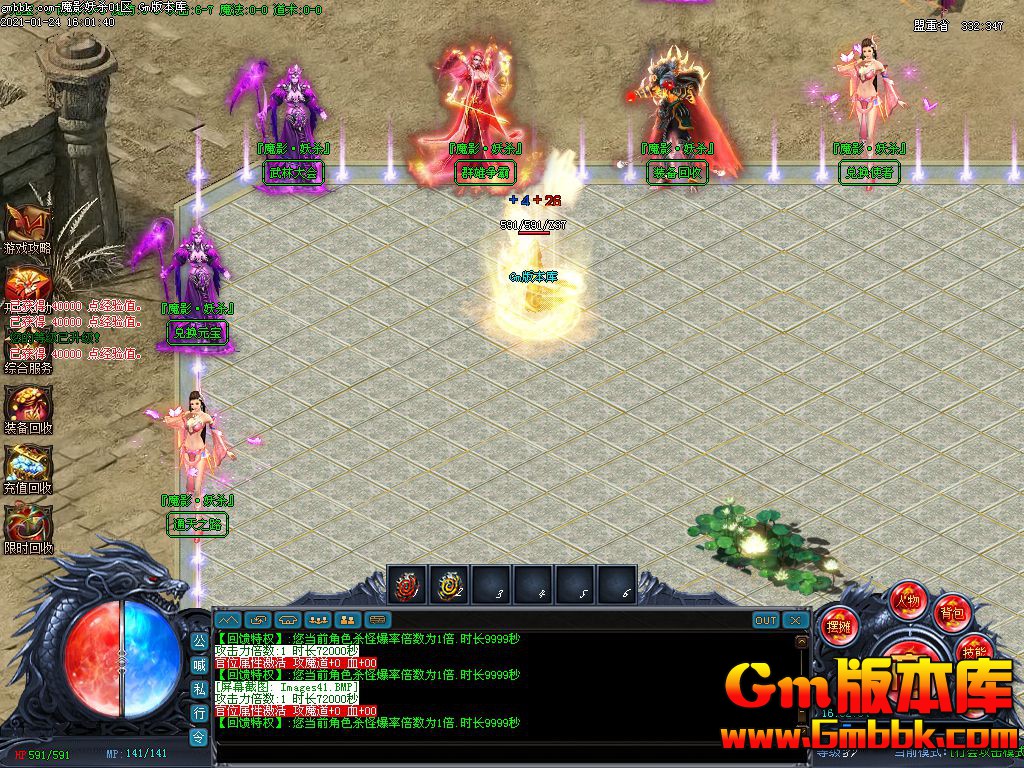Open the 背包 backpack
The height and width of the screenshot is (768, 1024).
coord(950,612)
